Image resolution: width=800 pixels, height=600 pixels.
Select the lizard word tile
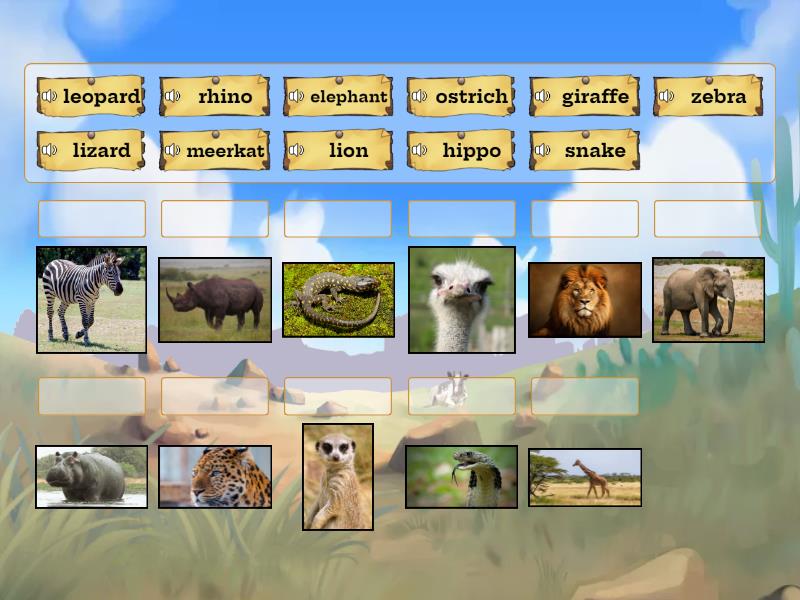100,151
